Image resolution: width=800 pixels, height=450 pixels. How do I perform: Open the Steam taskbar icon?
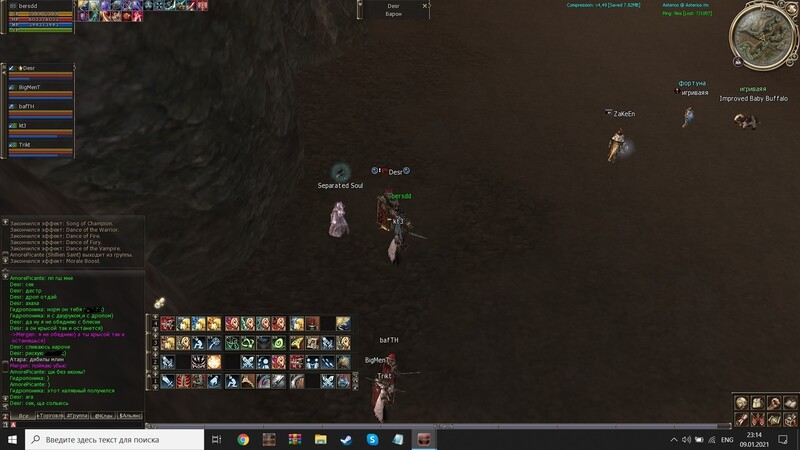[x=346, y=439]
